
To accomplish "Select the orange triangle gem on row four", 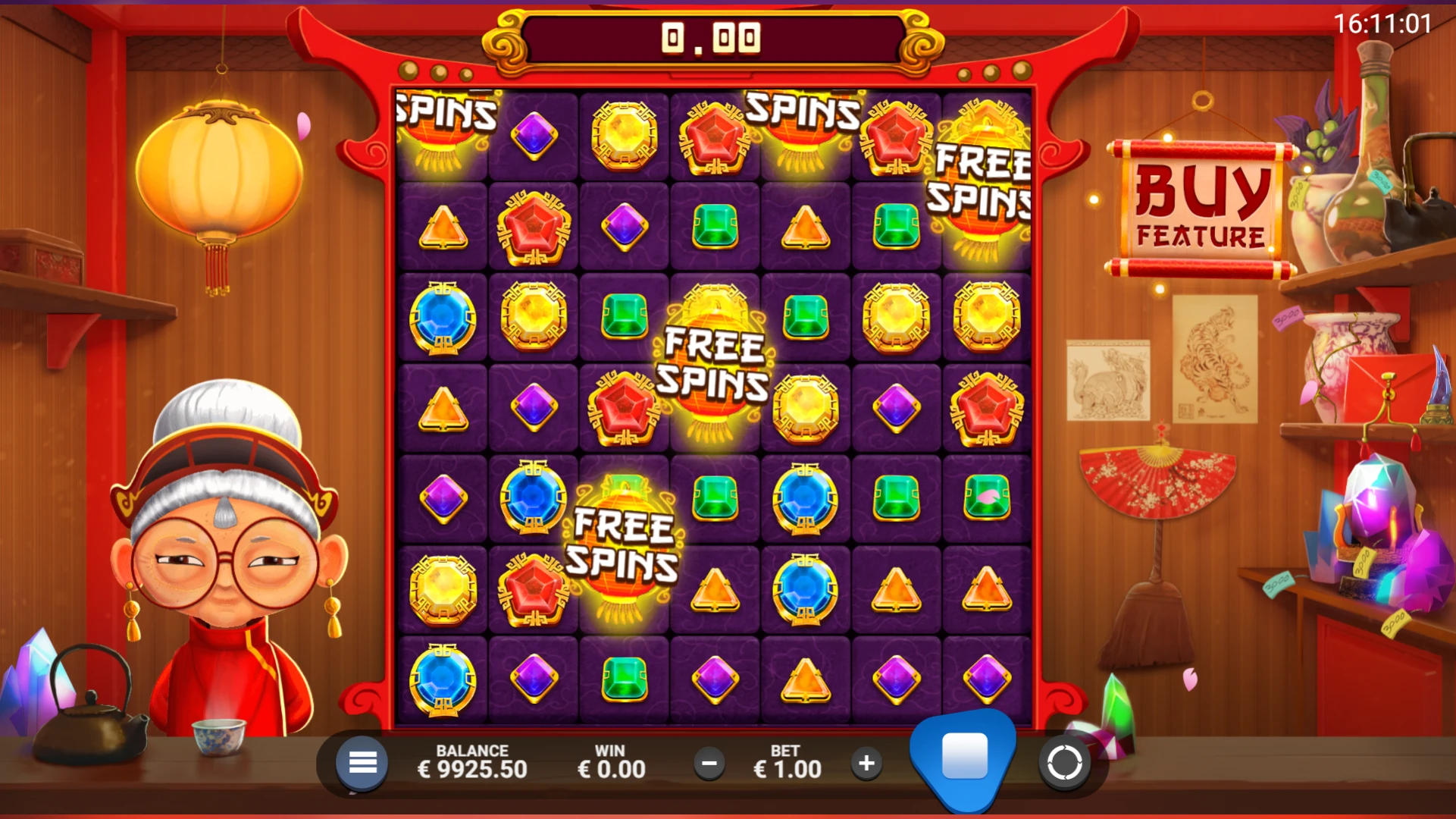I will (x=443, y=407).
